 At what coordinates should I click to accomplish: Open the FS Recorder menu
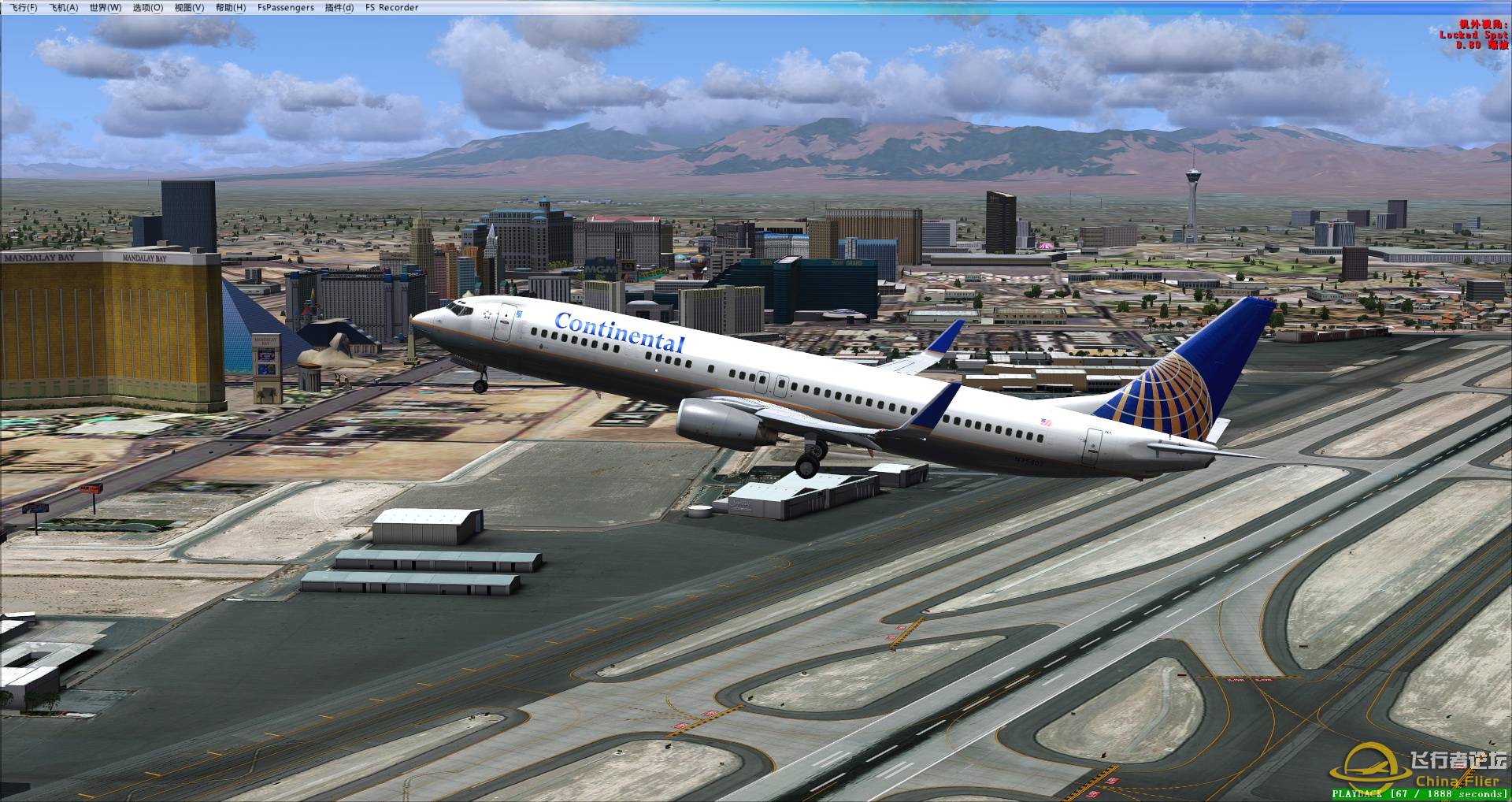point(391,7)
